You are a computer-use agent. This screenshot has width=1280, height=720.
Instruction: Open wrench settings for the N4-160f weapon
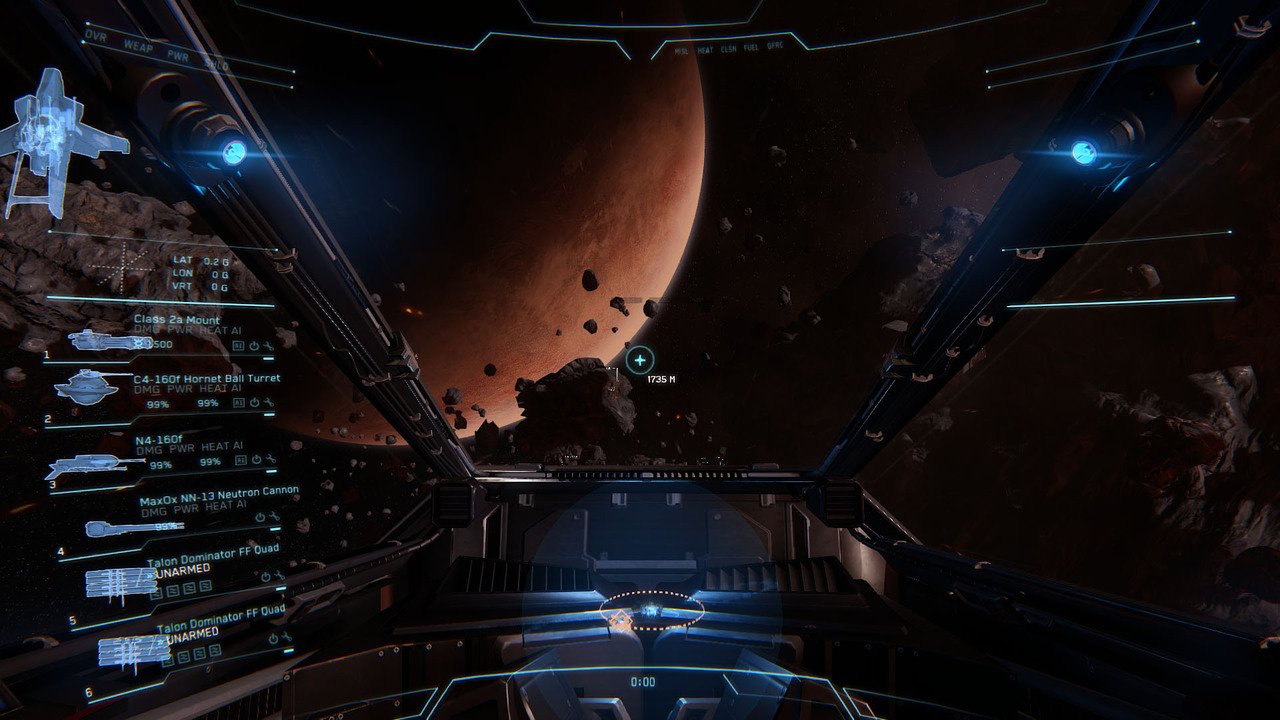[270, 461]
